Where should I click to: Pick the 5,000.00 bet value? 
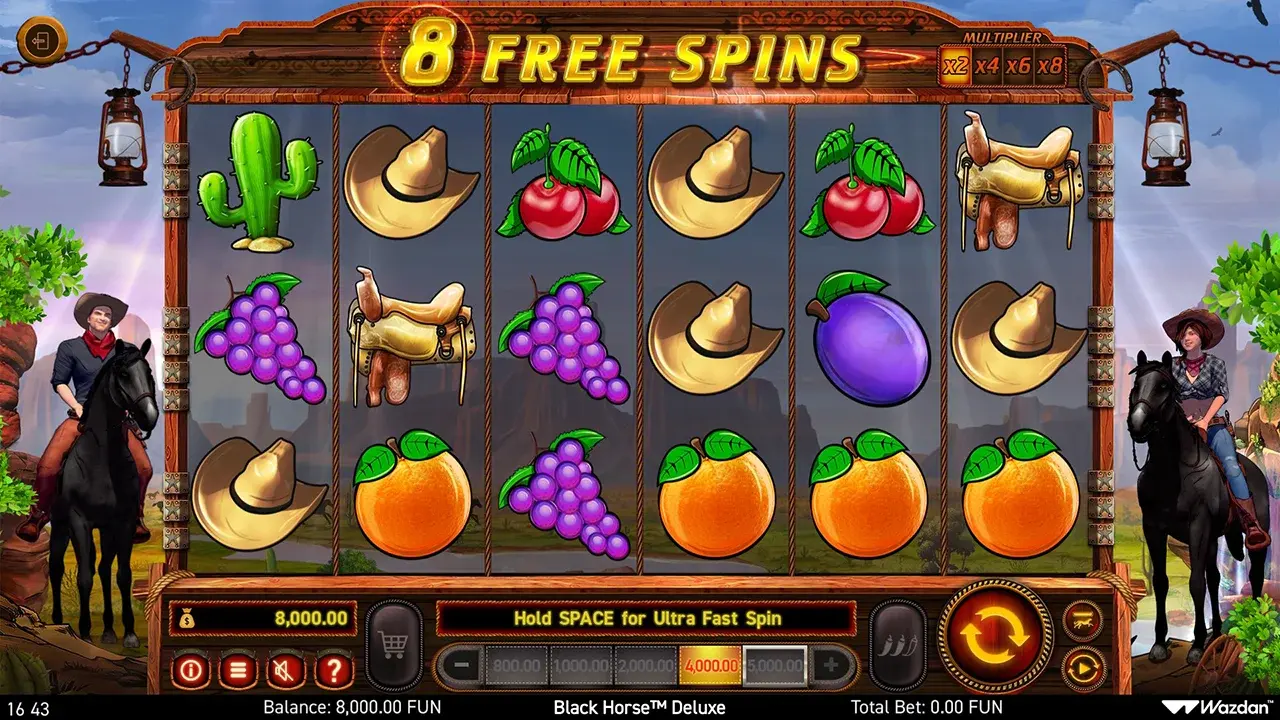coord(775,665)
